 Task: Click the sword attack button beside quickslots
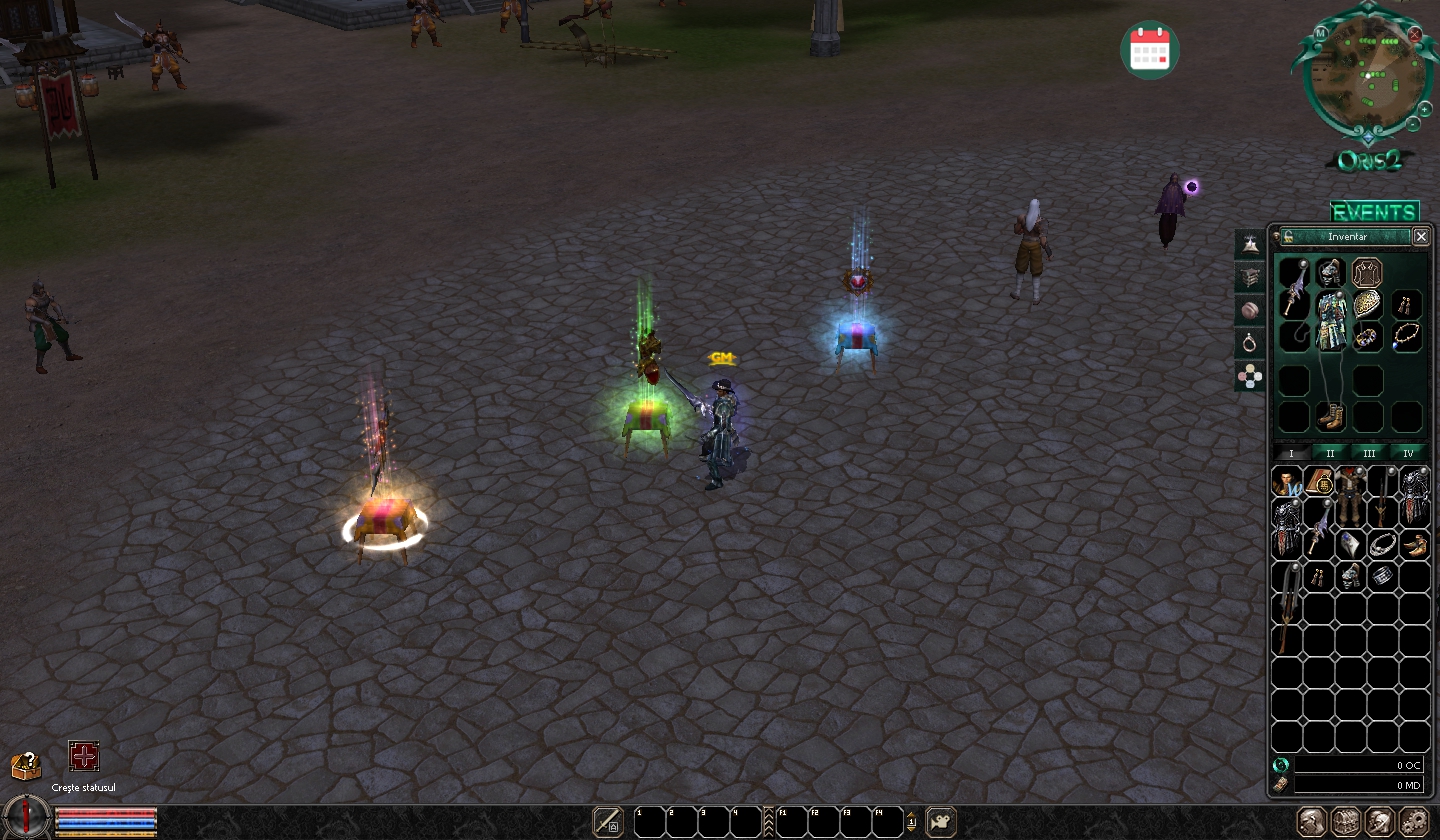coord(608,822)
